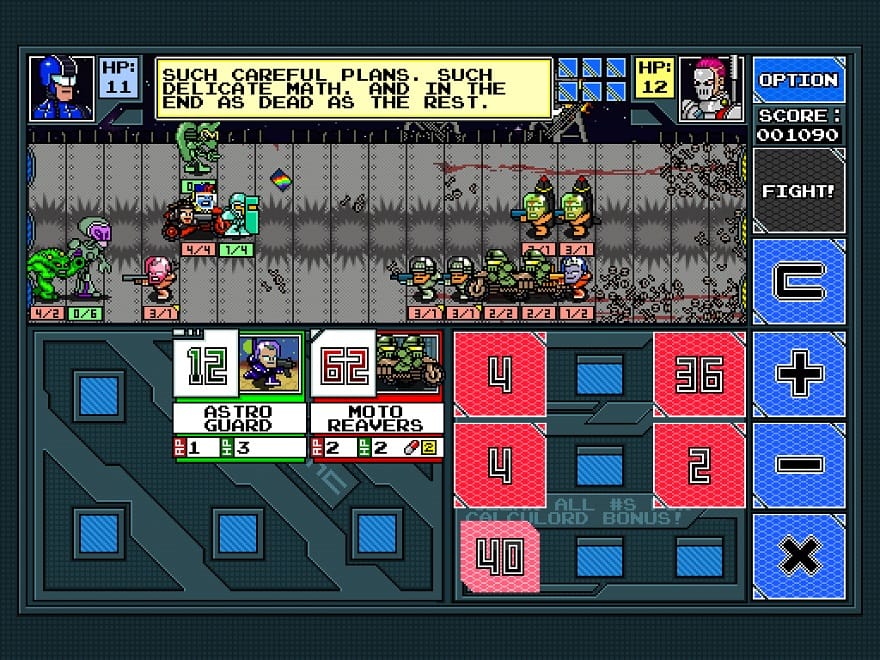
Task: Pick the number 2 tile
Action: (x=700, y=465)
